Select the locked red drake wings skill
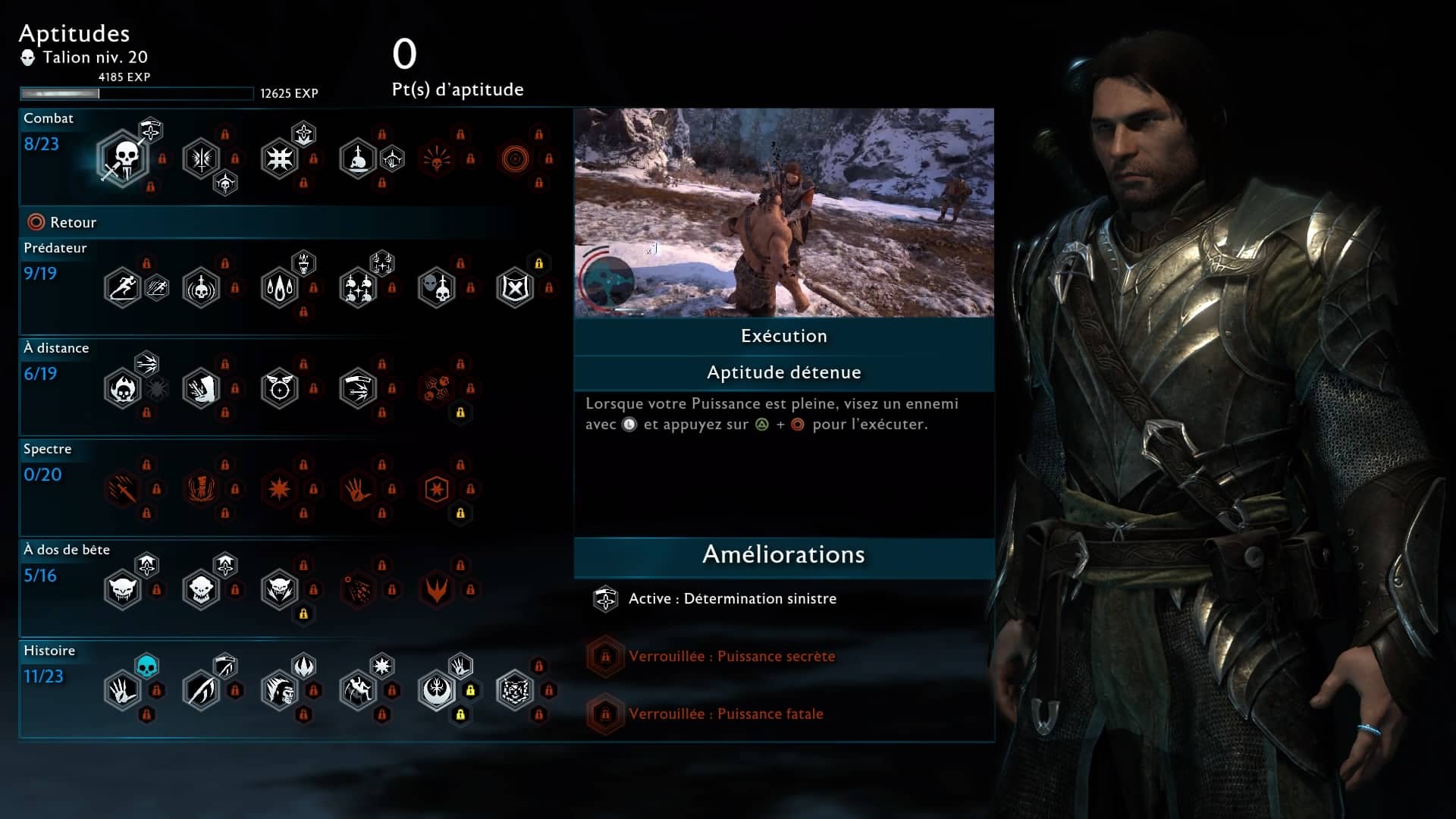Screen dimensions: 1456x819 (x=437, y=590)
